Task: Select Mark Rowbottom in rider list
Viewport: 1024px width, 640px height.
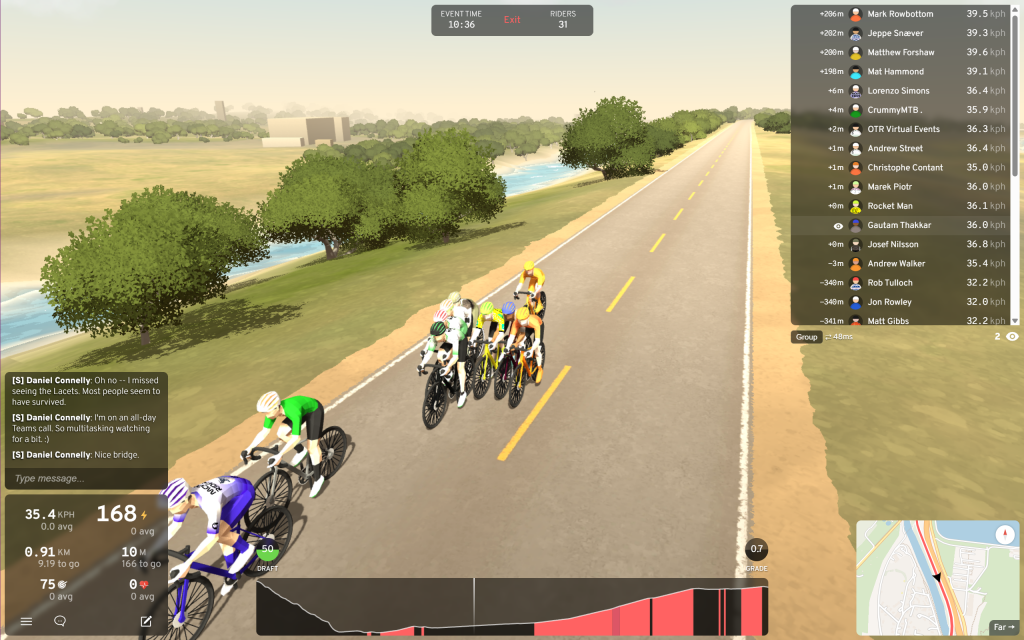Action: pyautogui.click(x=900, y=14)
